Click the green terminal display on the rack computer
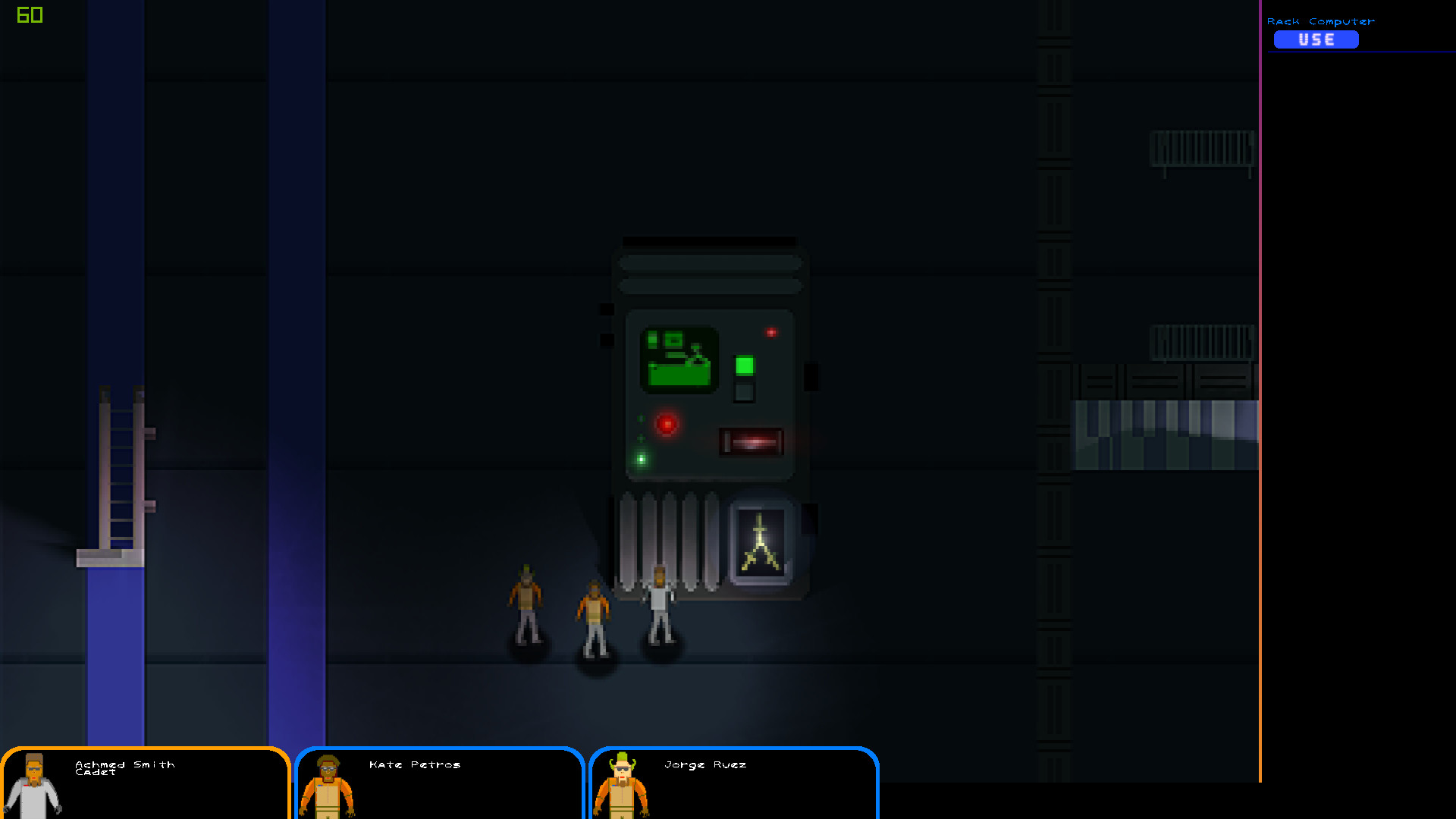Screen dimensions: 1456x819 click(679, 358)
